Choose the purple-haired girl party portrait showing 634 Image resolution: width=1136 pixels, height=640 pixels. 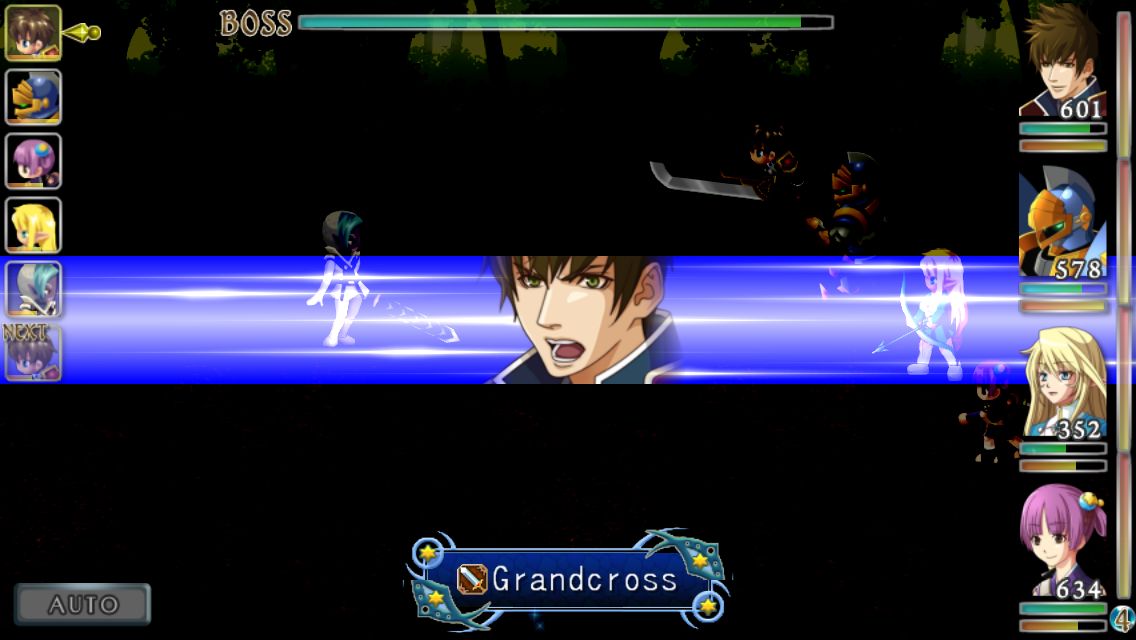(x=1063, y=545)
